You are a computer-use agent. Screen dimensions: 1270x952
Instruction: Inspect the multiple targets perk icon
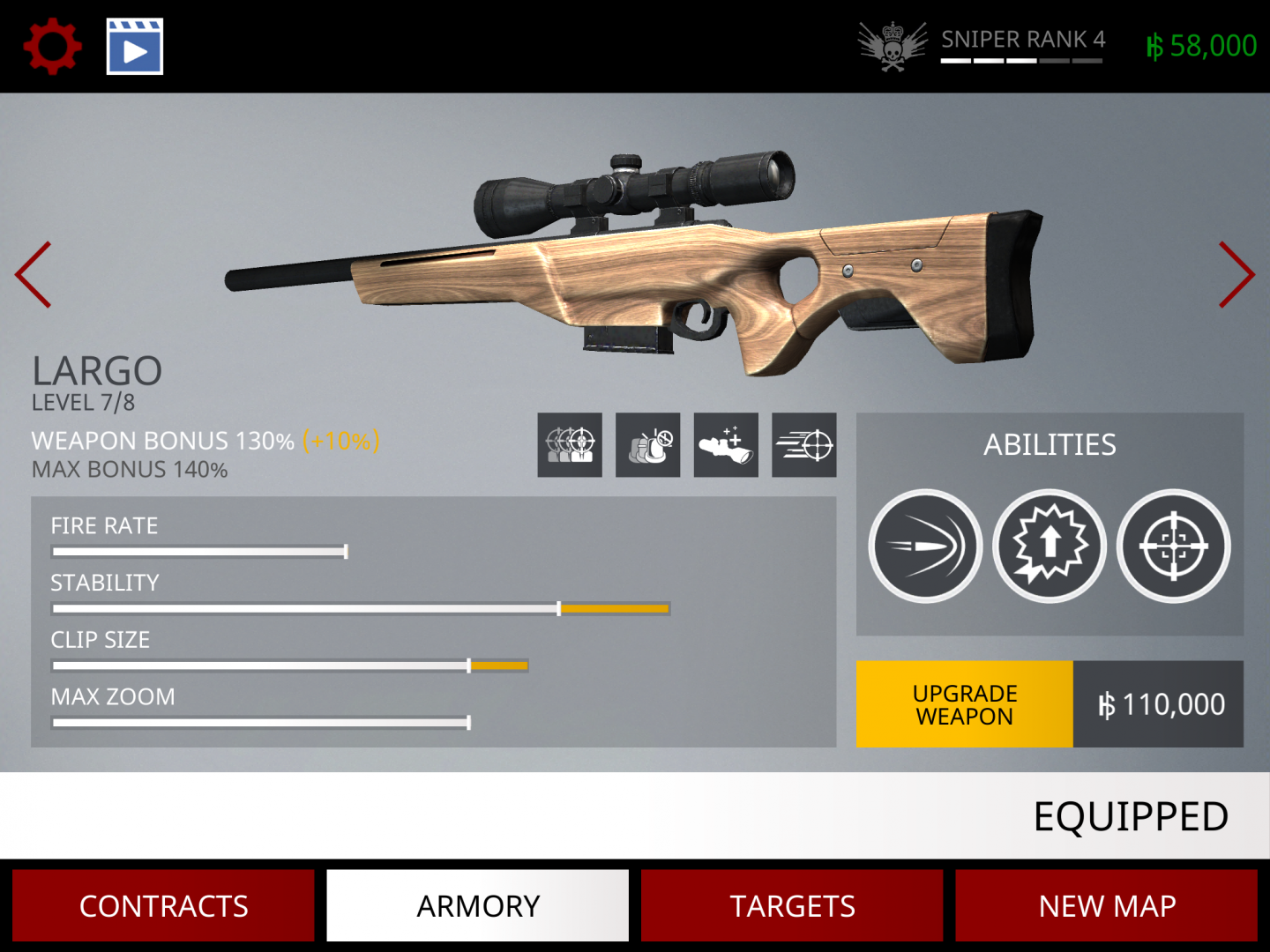point(570,445)
